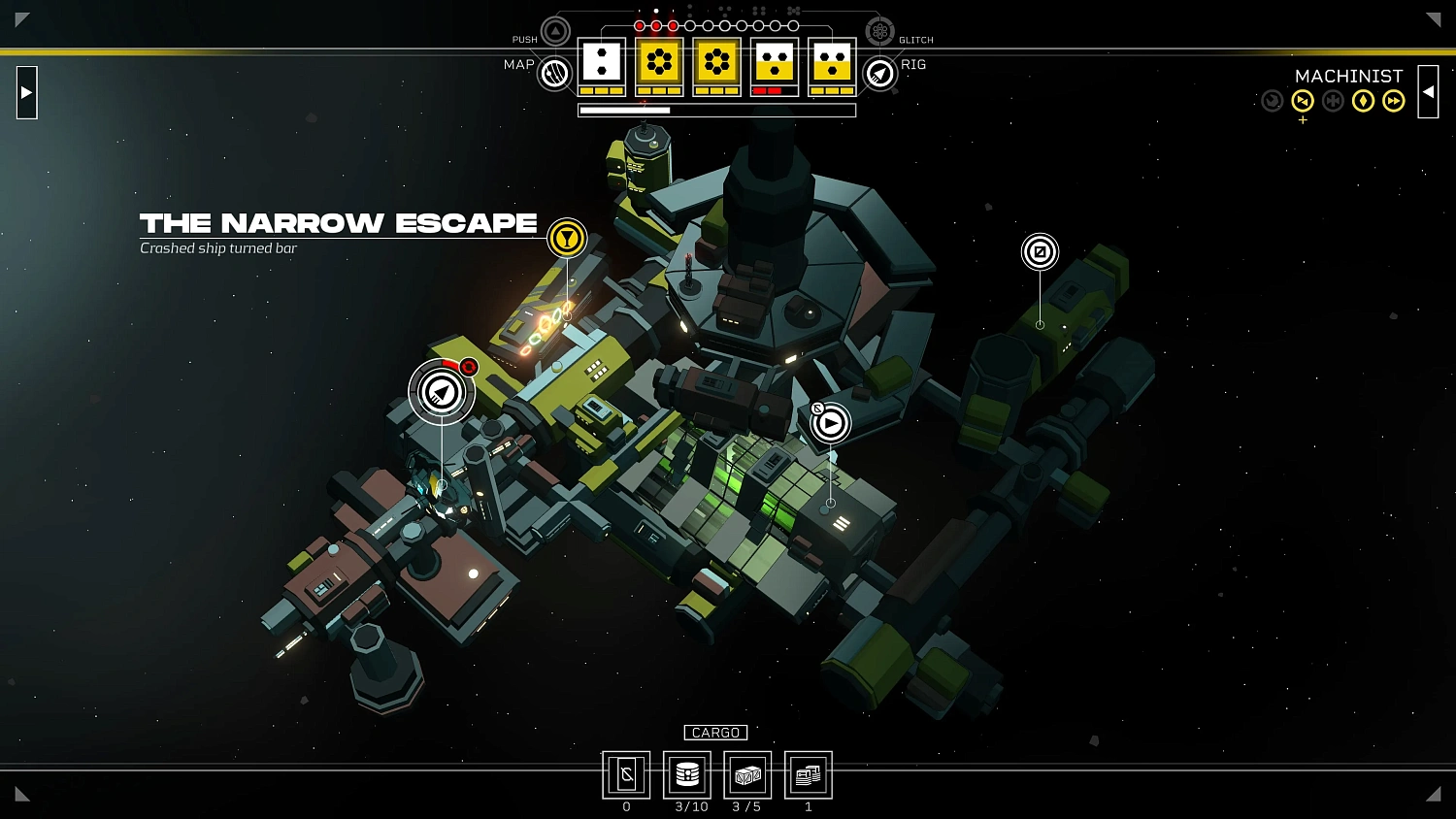Toggle the double-arrow Machinist skill icon
This screenshot has width=1456, height=819.
coord(1393,101)
